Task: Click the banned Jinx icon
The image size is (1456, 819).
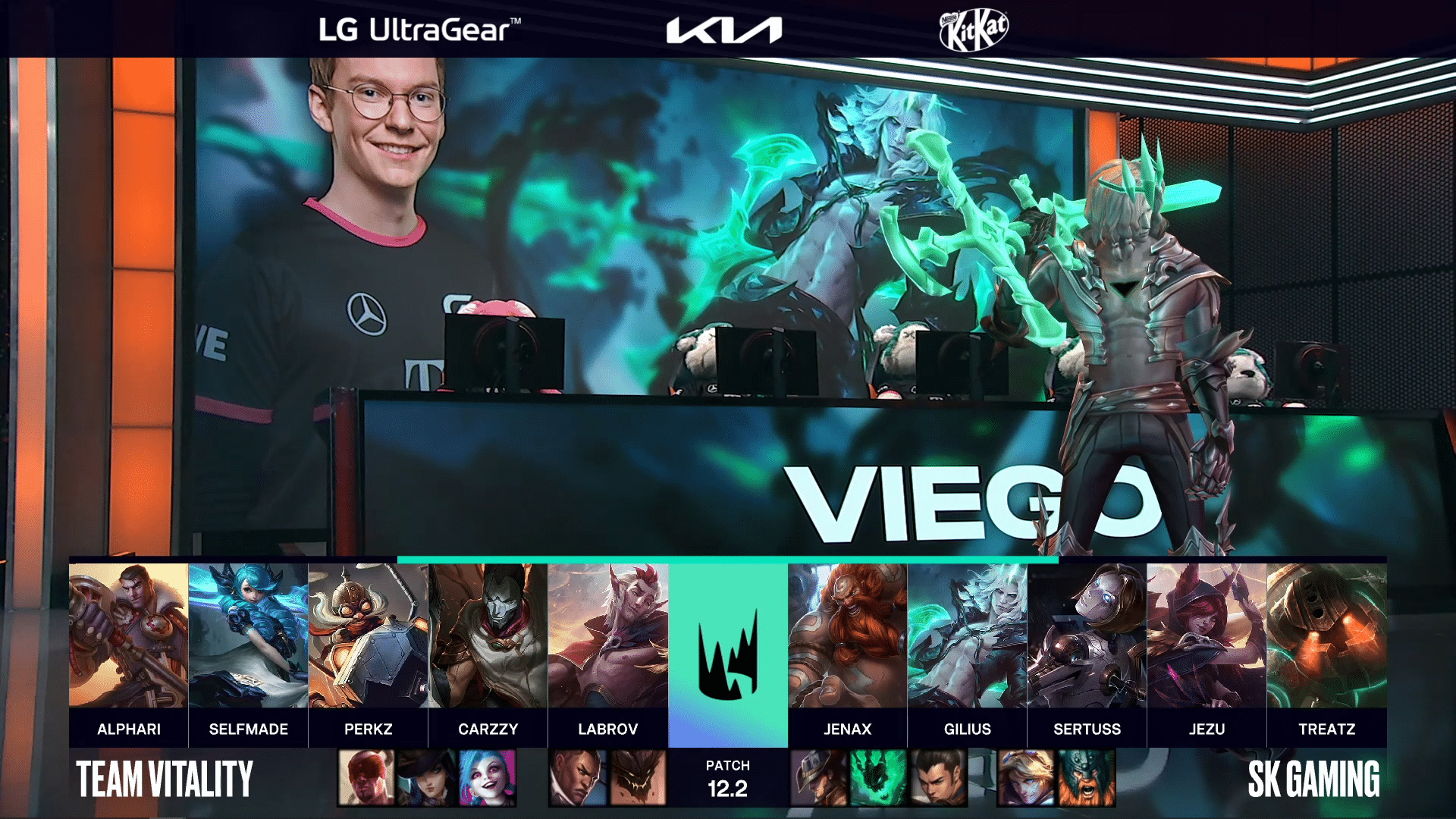Action: pyautogui.click(x=488, y=778)
